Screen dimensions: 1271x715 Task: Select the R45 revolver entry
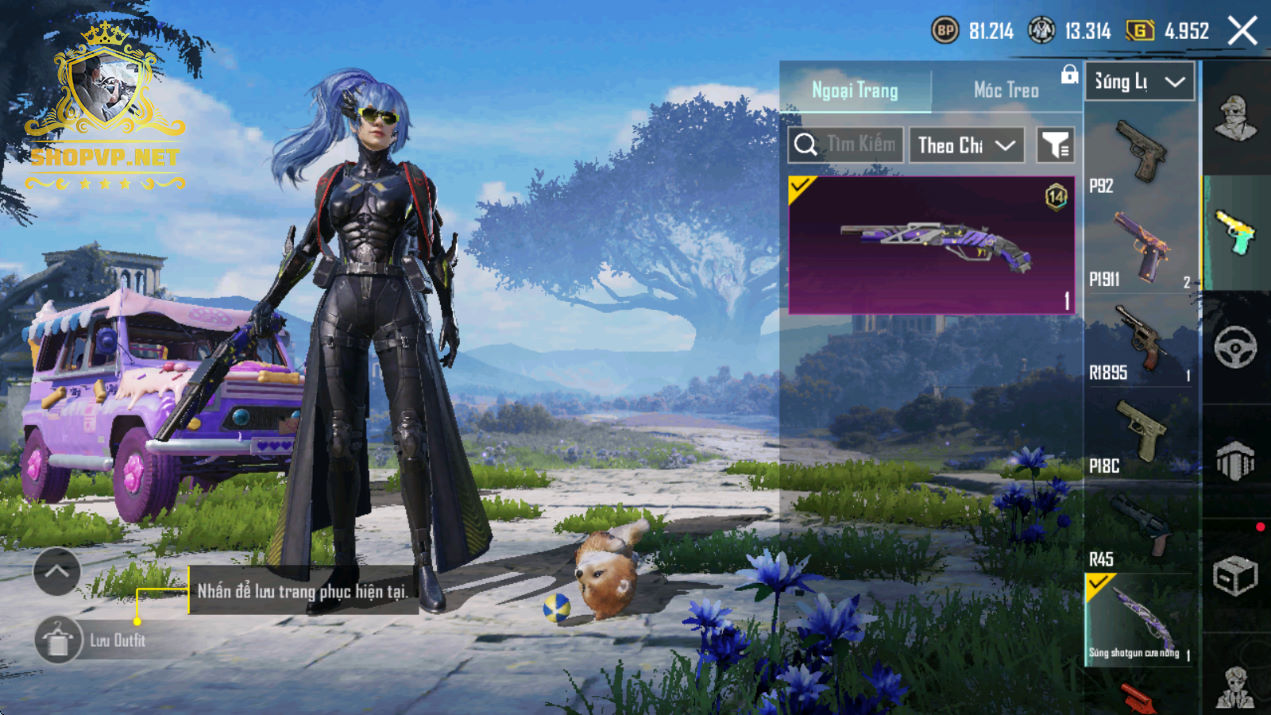[1141, 527]
